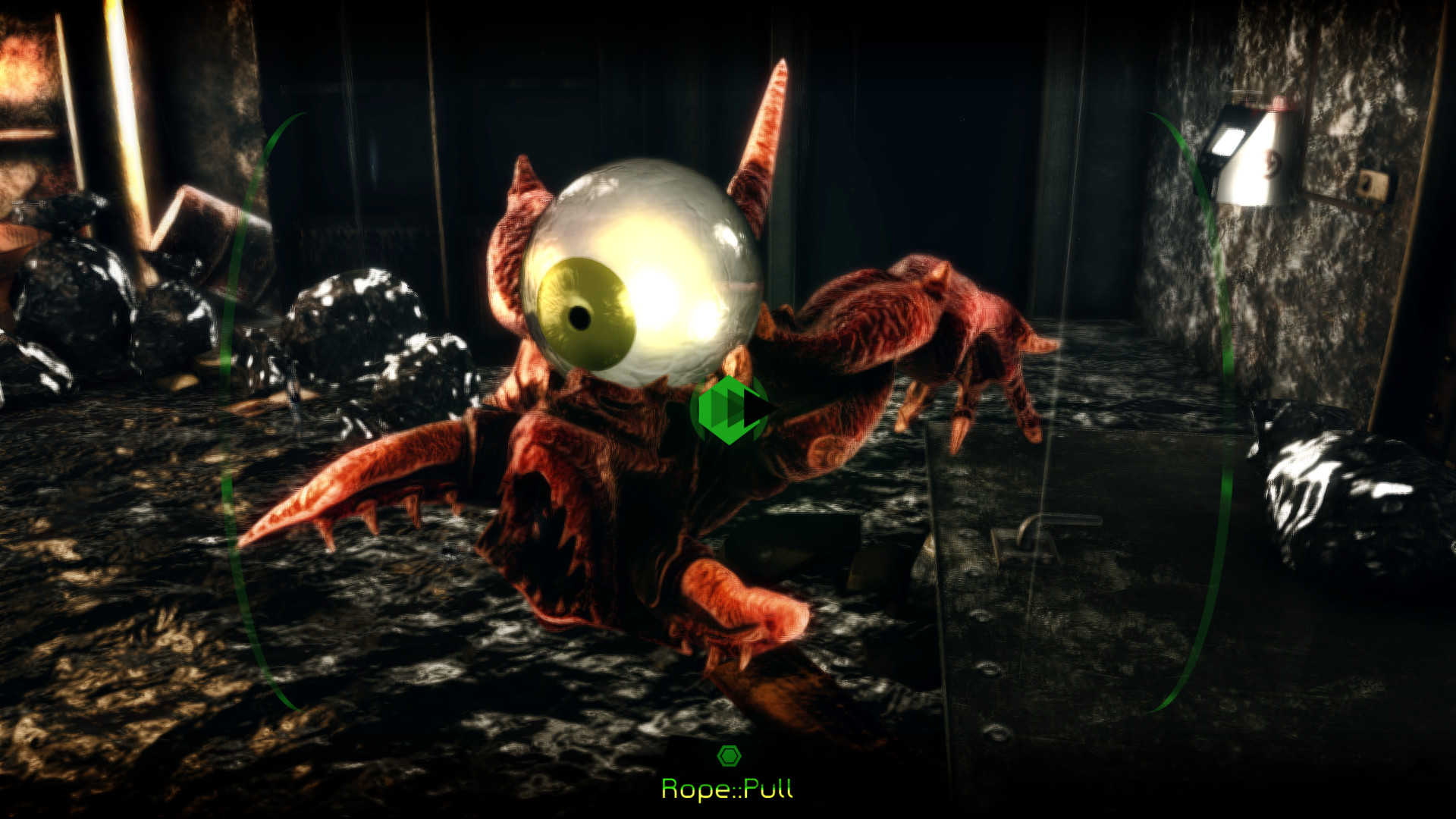
Task: Click the Rope text to switch action
Action: coord(694,789)
